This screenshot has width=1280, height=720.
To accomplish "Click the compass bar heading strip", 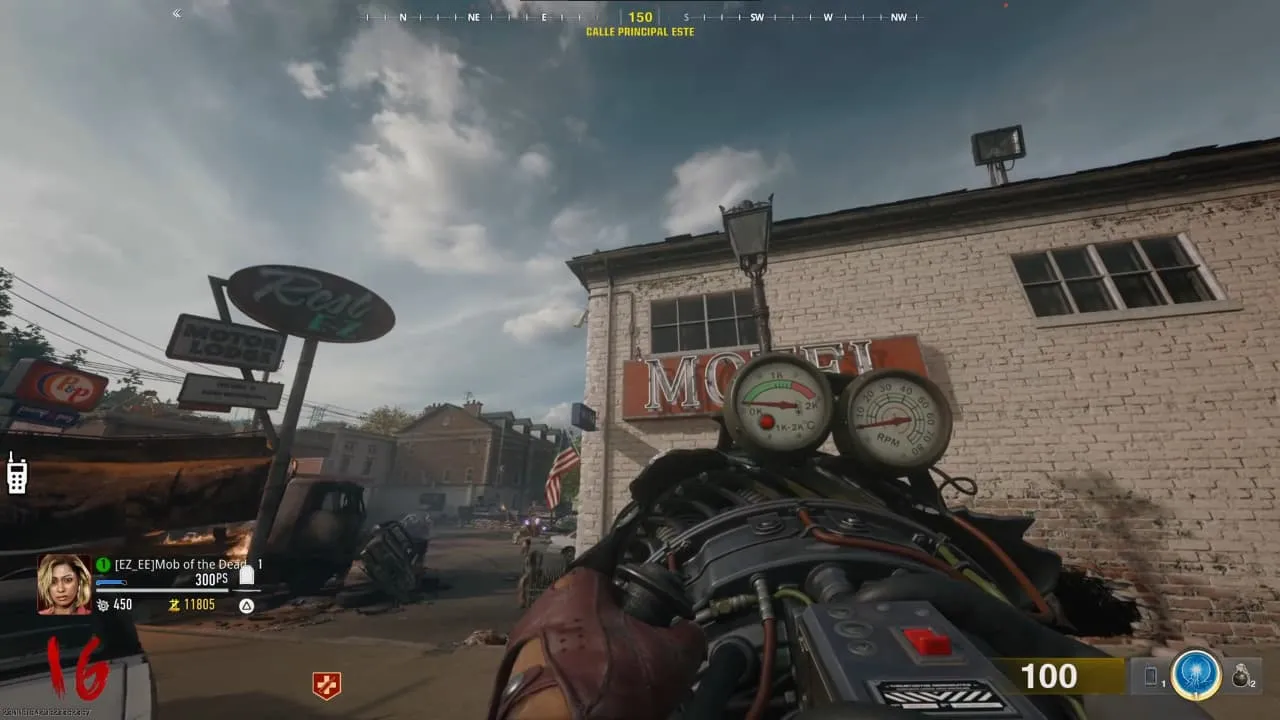I will (640, 17).
